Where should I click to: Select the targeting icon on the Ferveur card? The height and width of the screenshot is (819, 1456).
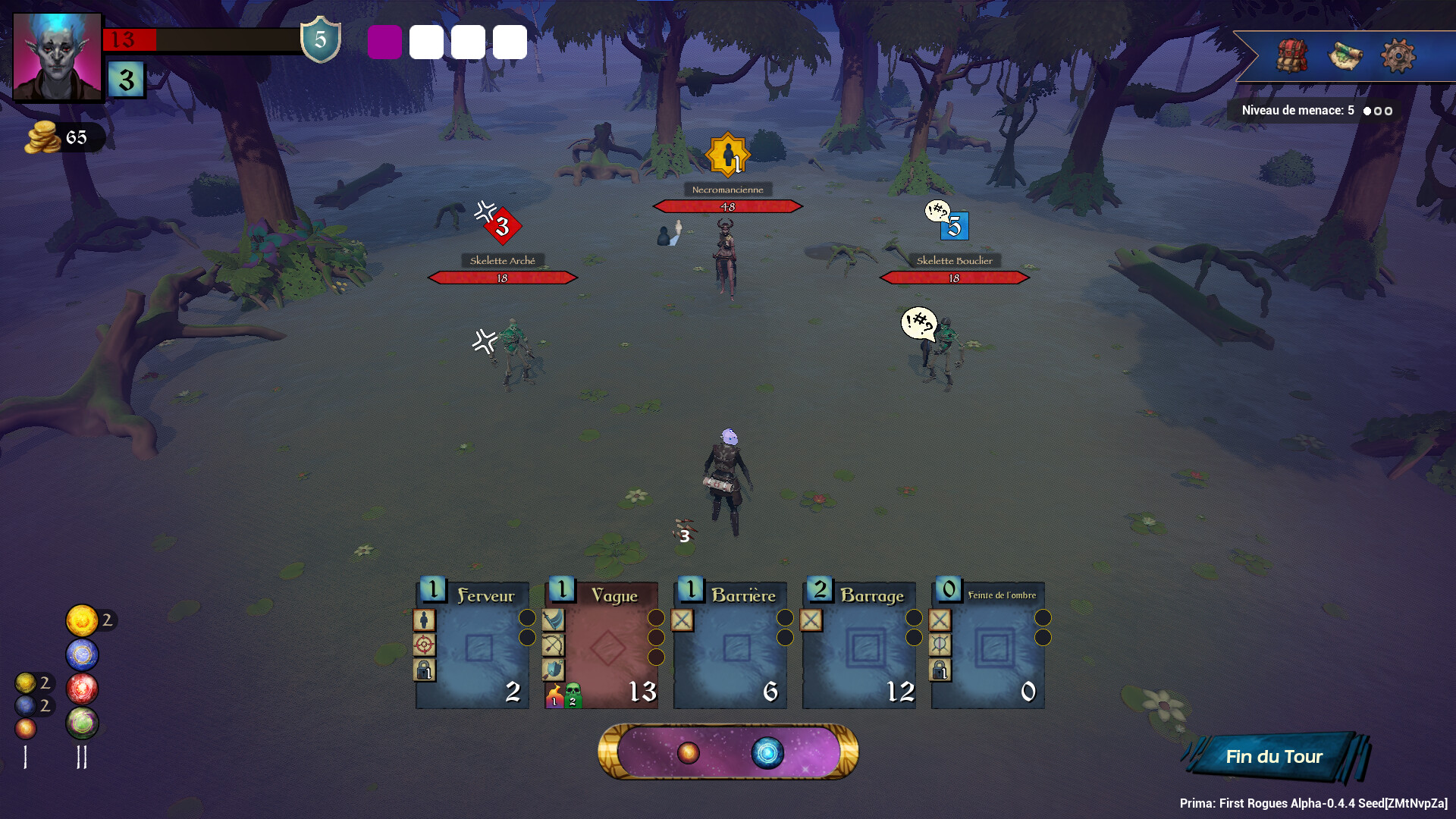pyautogui.click(x=424, y=645)
